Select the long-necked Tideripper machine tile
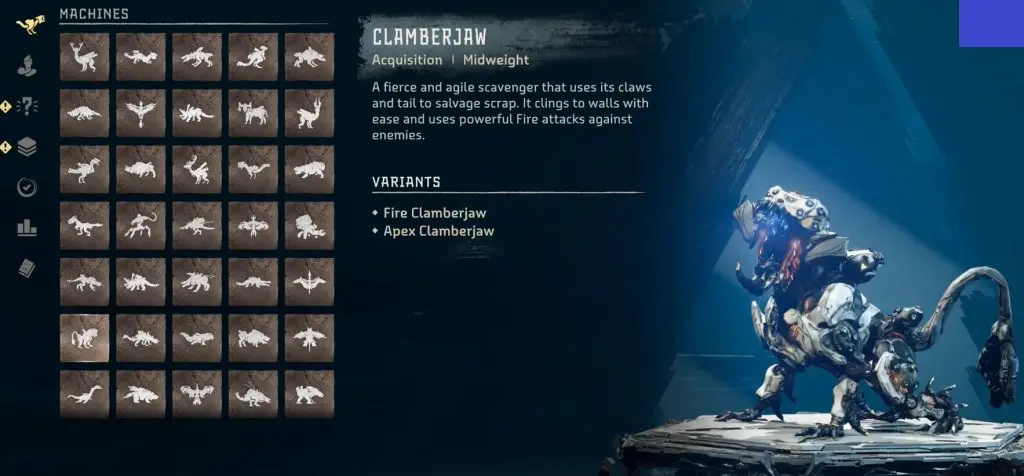This screenshot has width=1024, height=476. click(84, 394)
